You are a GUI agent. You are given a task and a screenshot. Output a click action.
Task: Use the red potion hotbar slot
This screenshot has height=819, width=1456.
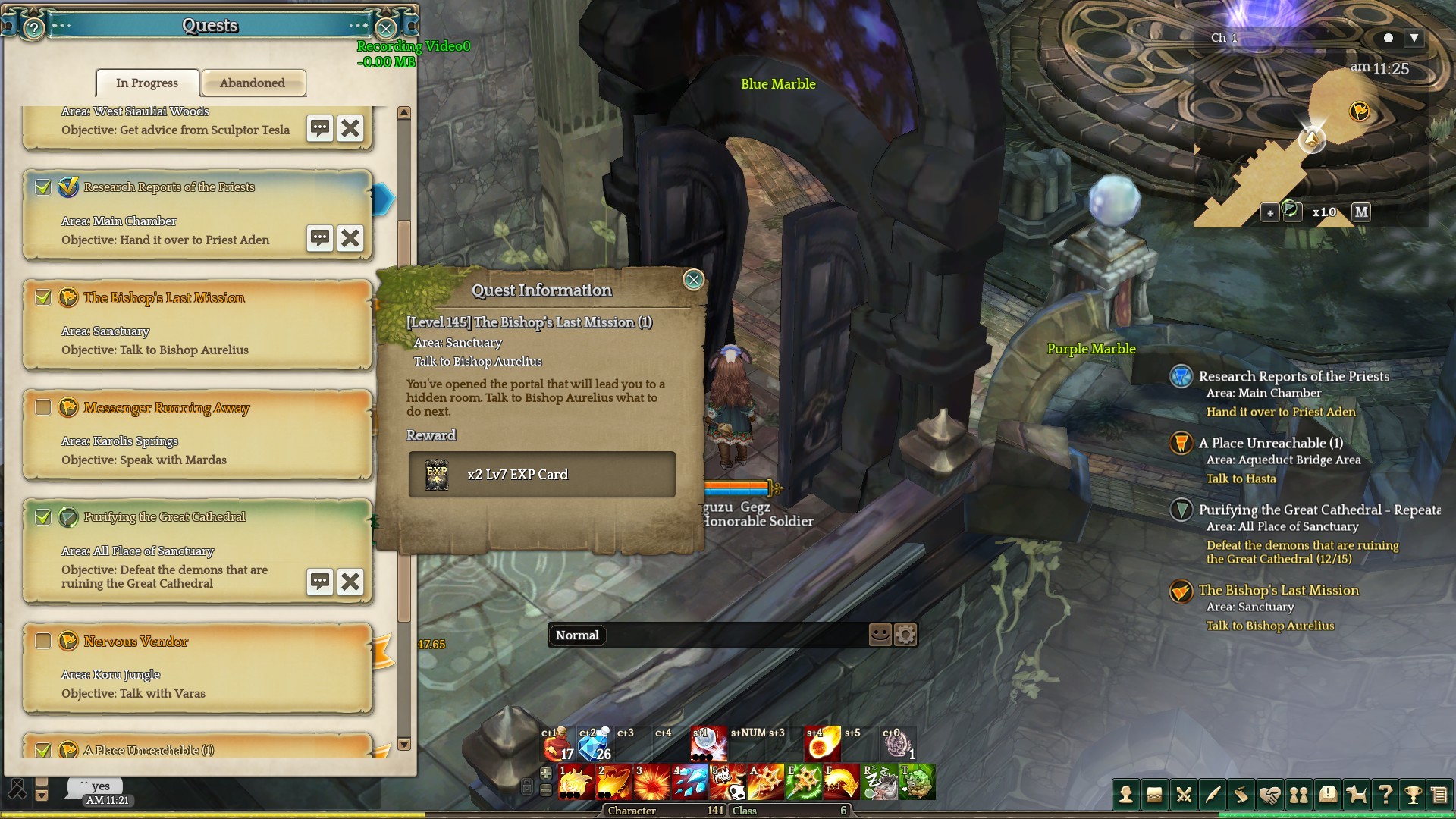[557, 745]
